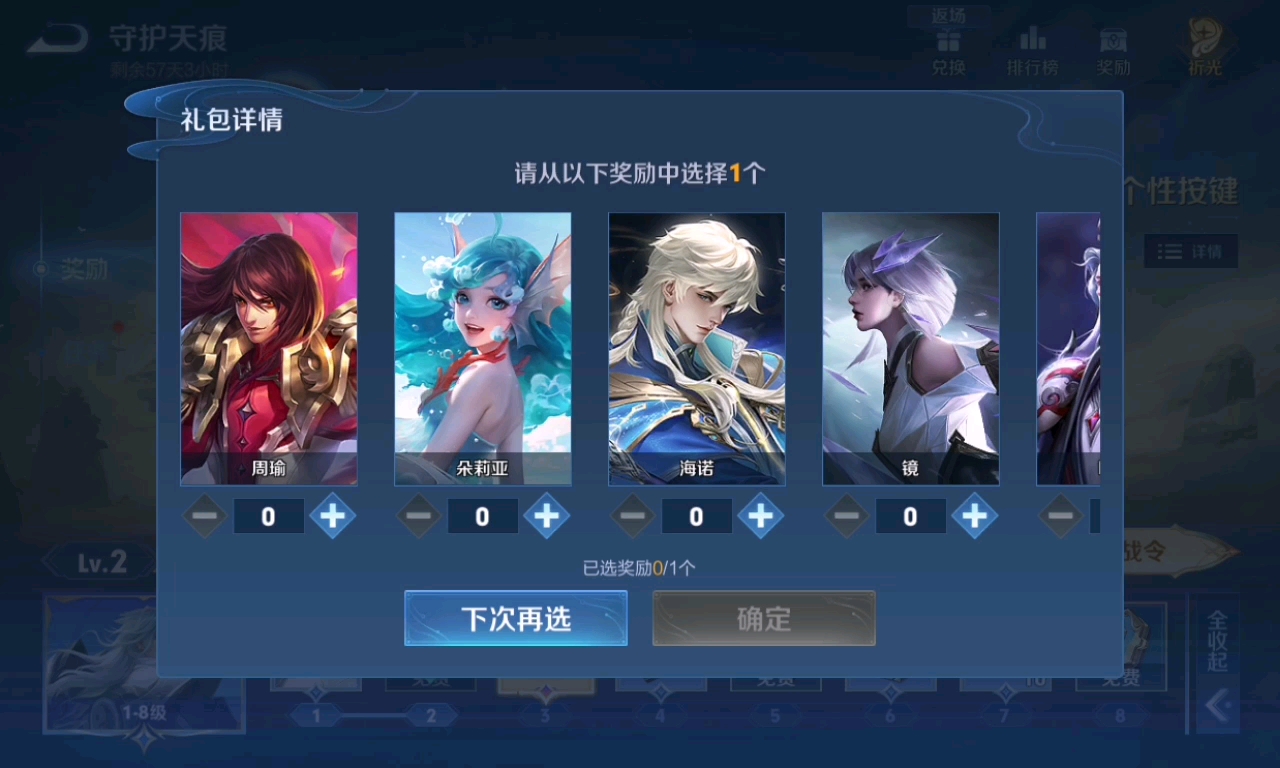Open the 详情 details list

tap(1190, 251)
